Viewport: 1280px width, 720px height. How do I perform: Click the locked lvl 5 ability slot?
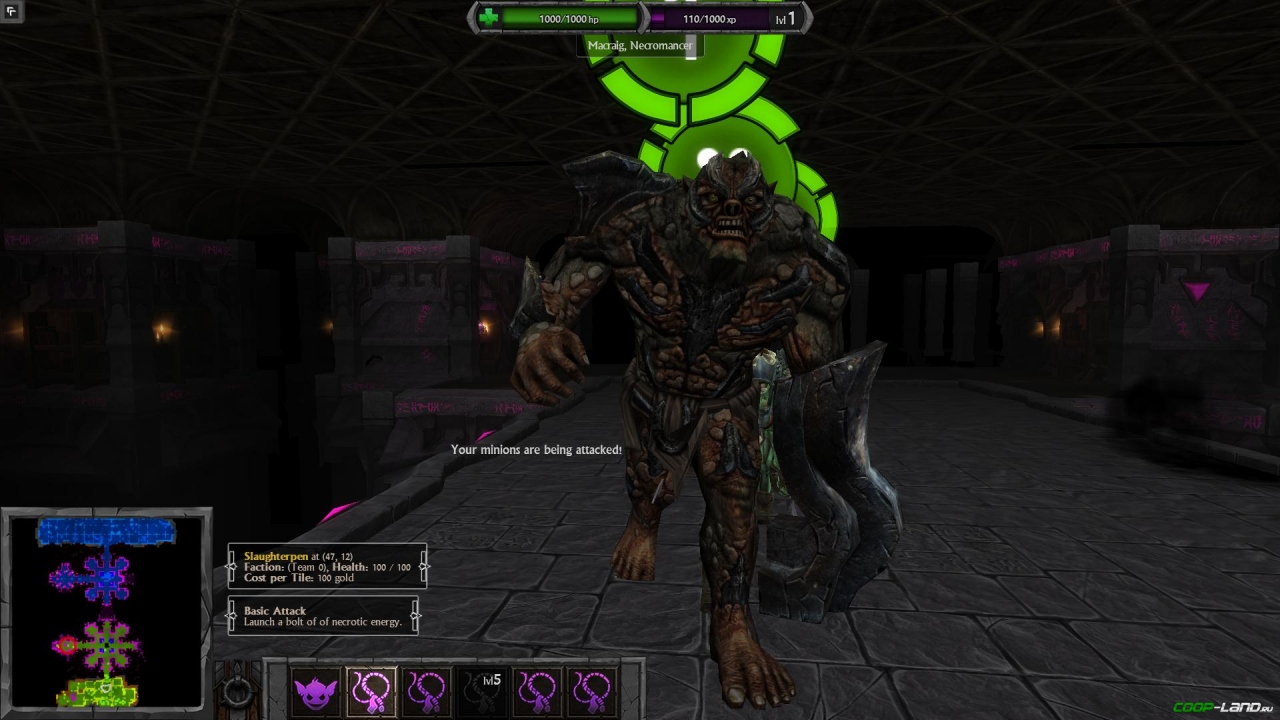click(x=482, y=691)
